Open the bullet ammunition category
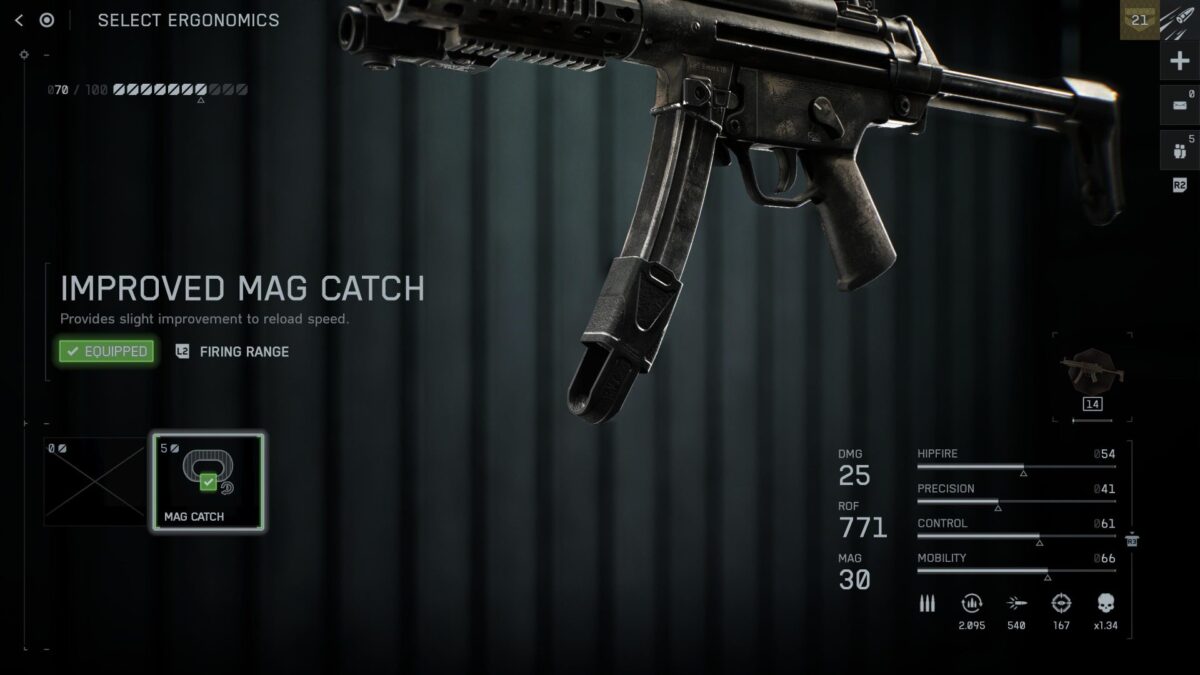 click(x=1180, y=19)
